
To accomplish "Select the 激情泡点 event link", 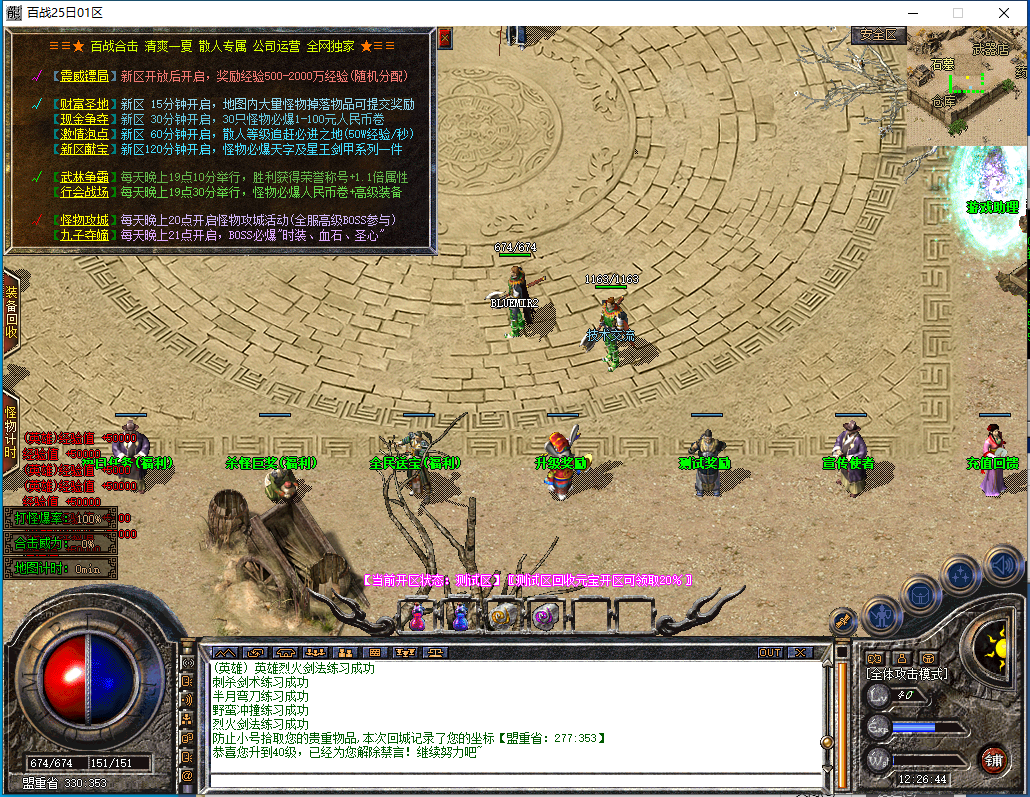I will pos(83,134).
